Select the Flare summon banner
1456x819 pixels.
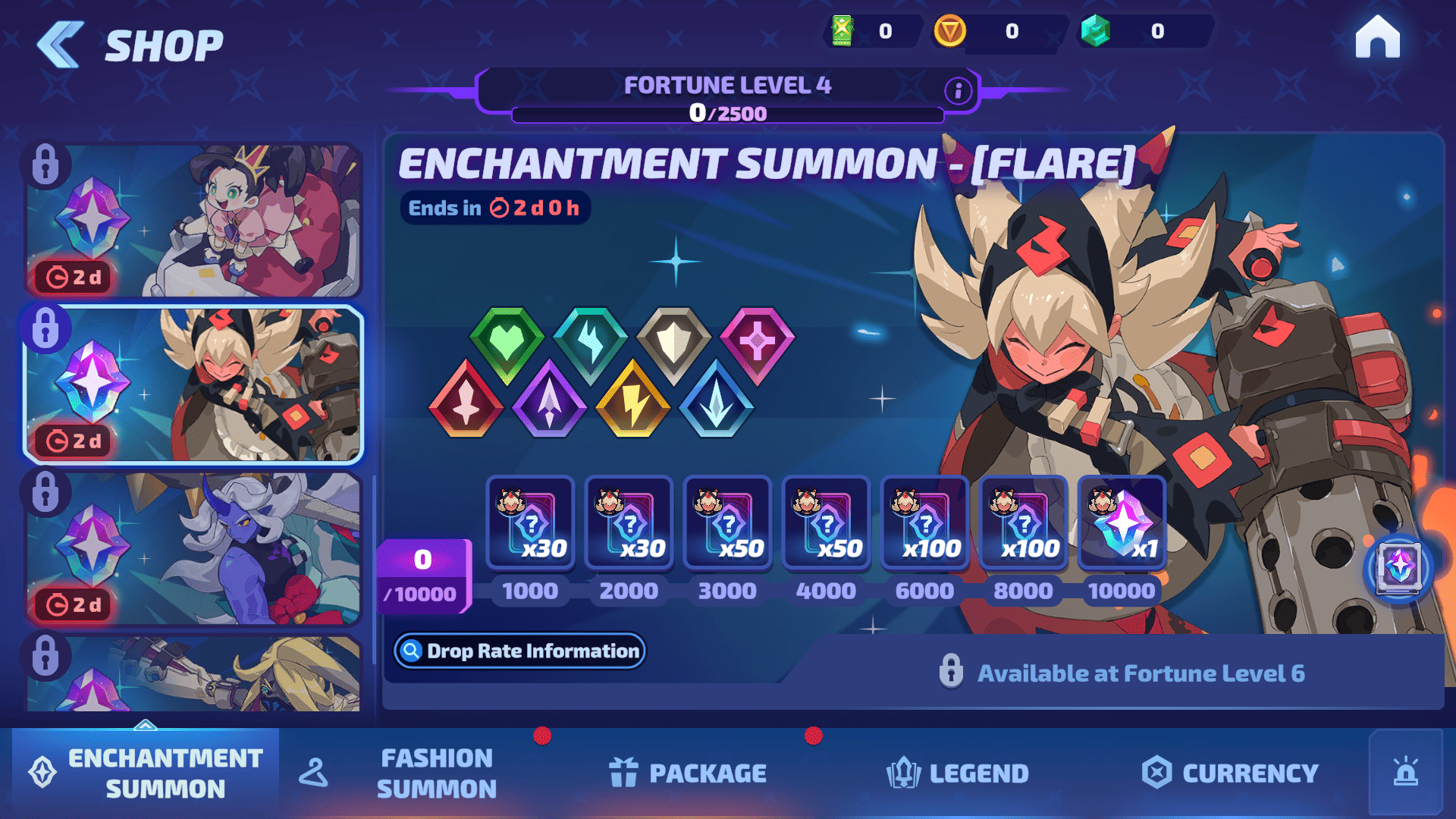pos(193,384)
